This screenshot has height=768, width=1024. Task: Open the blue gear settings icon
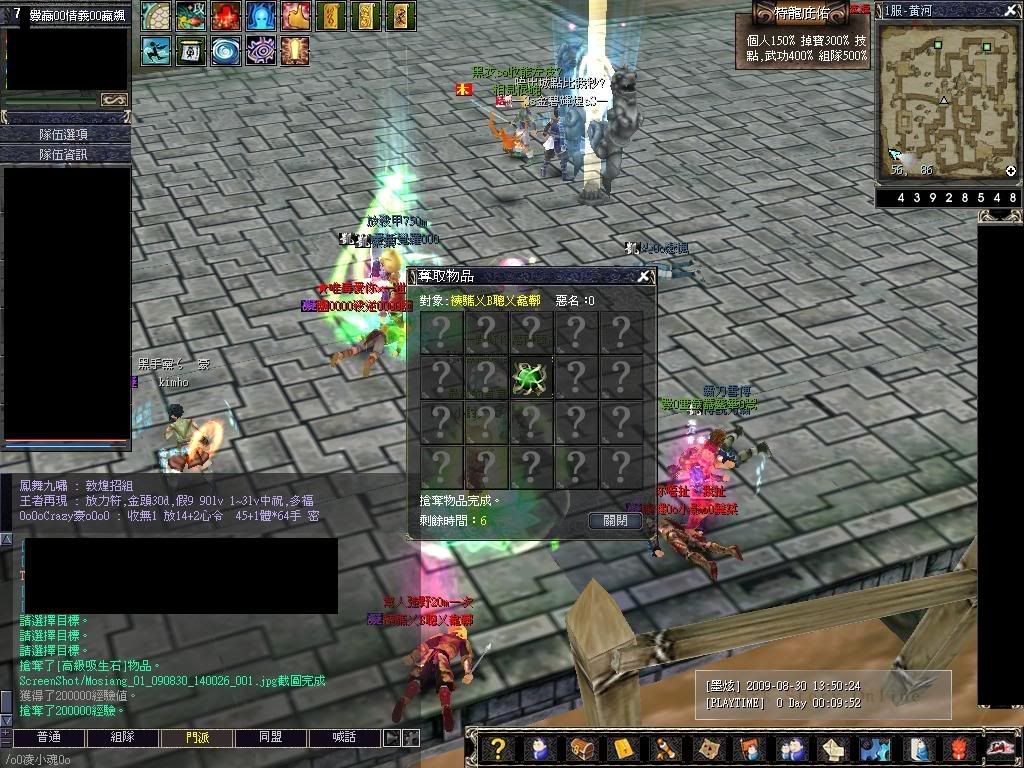tap(875, 749)
